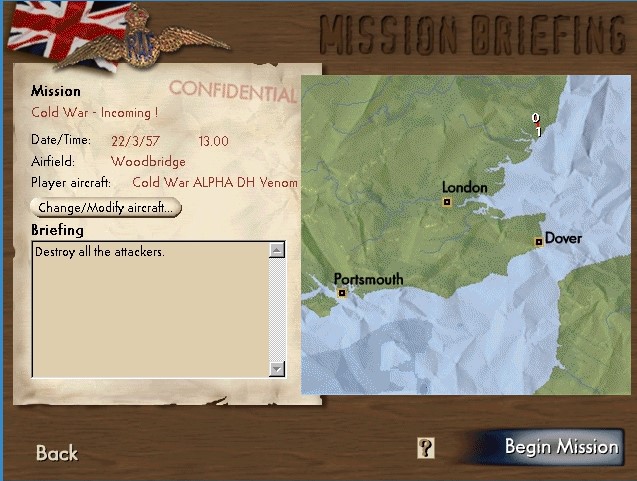The width and height of the screenshot is (637, 481).
Task: Click inside the briefing text box
Action: (x=150, y=310)
